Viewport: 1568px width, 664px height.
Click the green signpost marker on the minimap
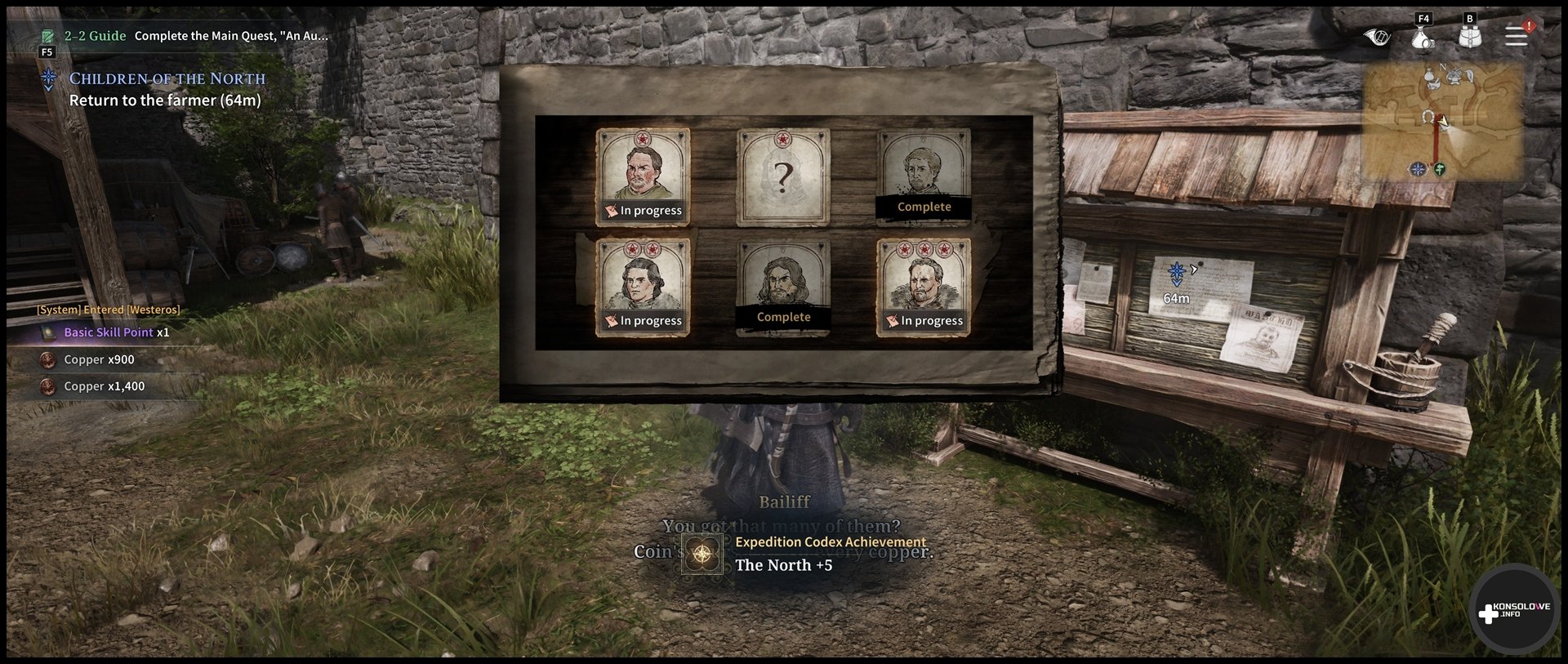[x=1440, y=169]
